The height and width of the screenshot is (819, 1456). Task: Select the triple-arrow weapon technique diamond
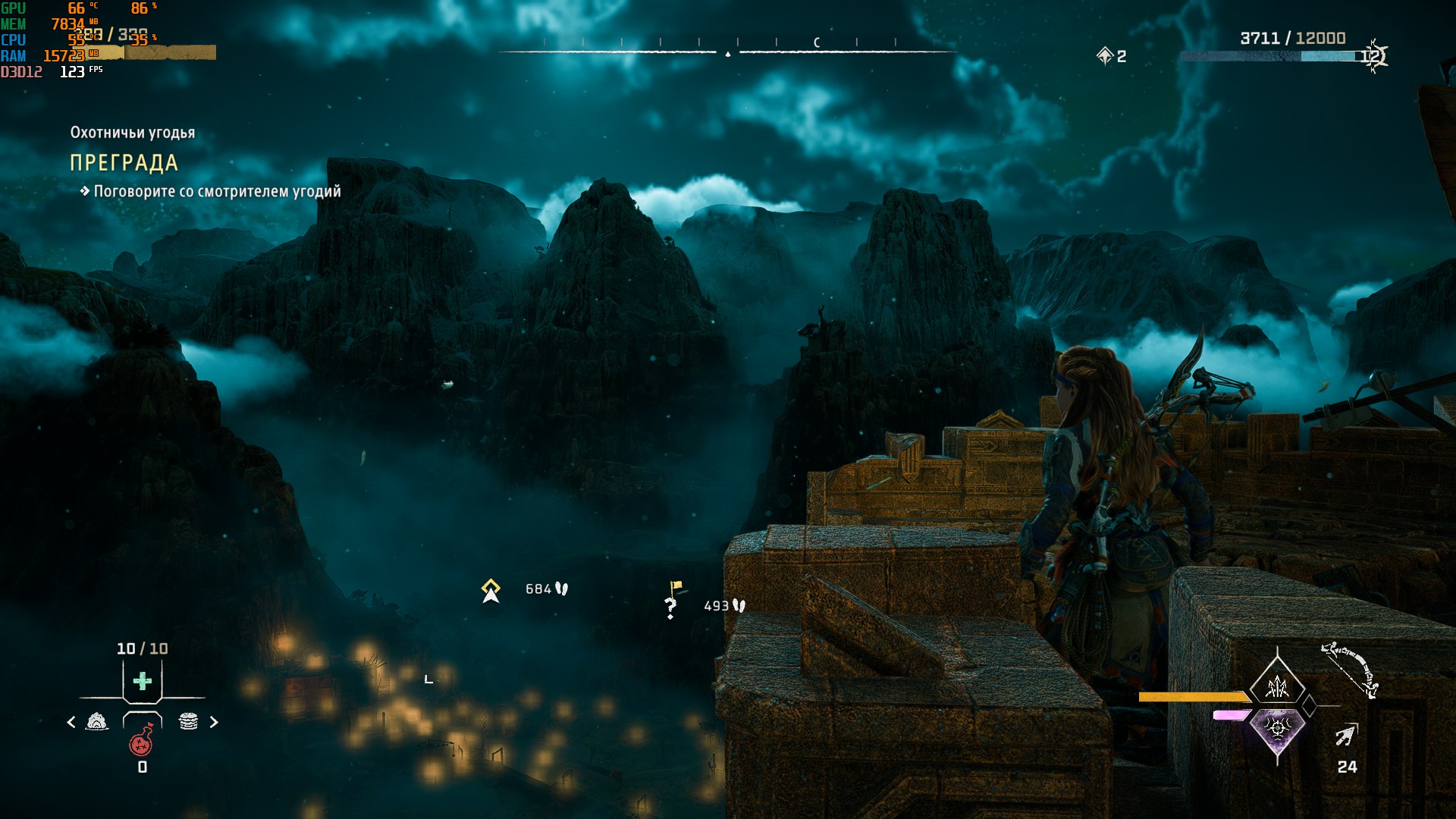[x=1278, y=686]
